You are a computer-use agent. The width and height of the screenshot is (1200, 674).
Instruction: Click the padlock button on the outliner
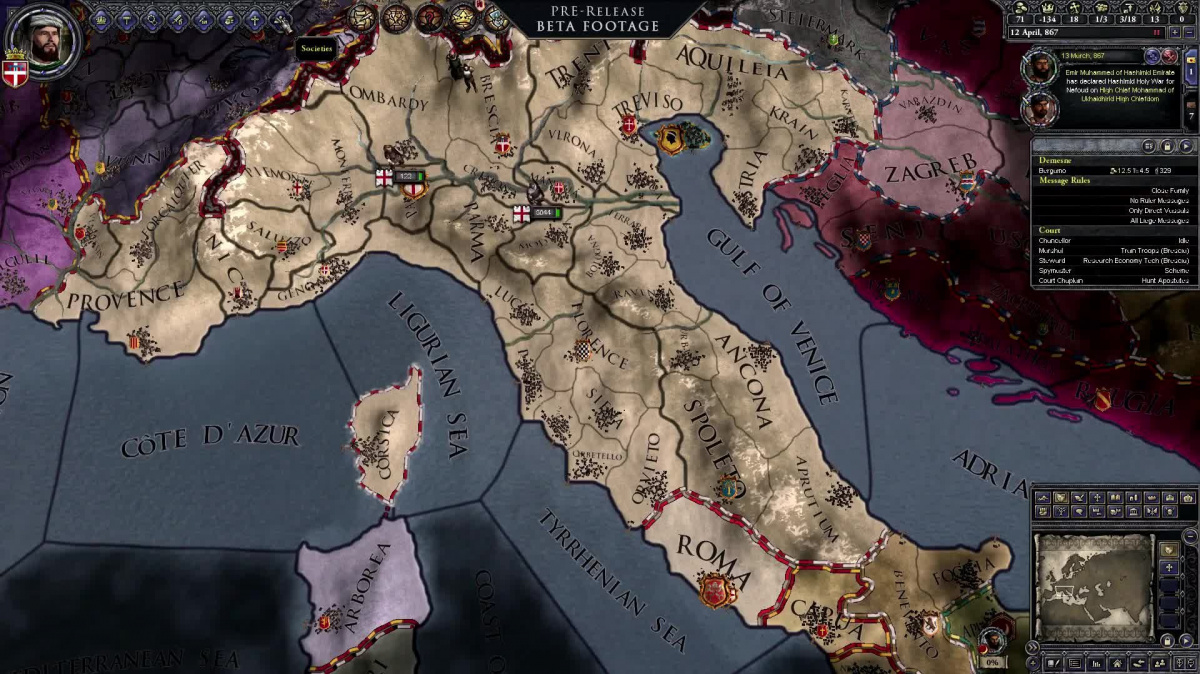pos(1167,146)
